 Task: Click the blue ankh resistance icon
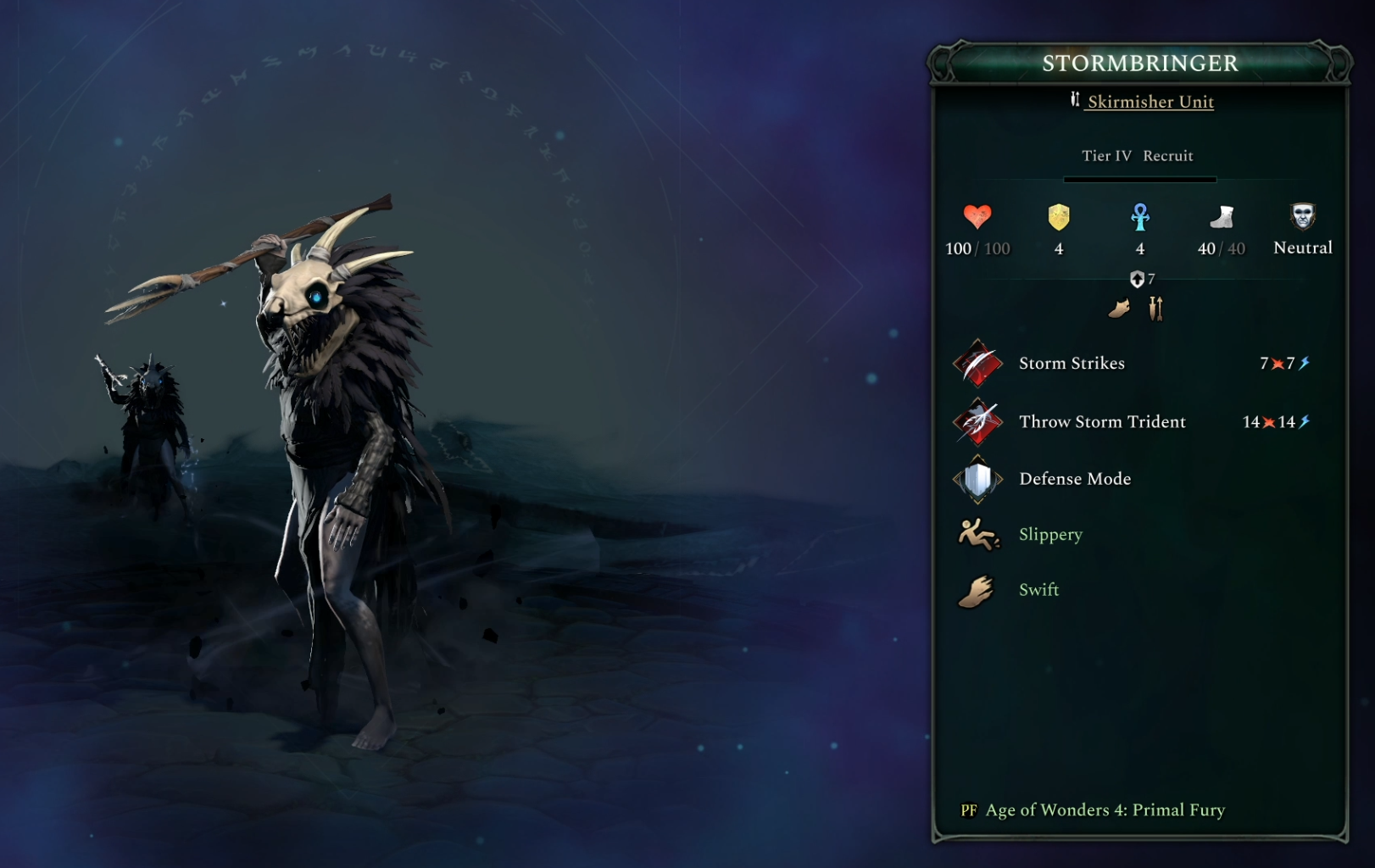tap(1140, 217)
